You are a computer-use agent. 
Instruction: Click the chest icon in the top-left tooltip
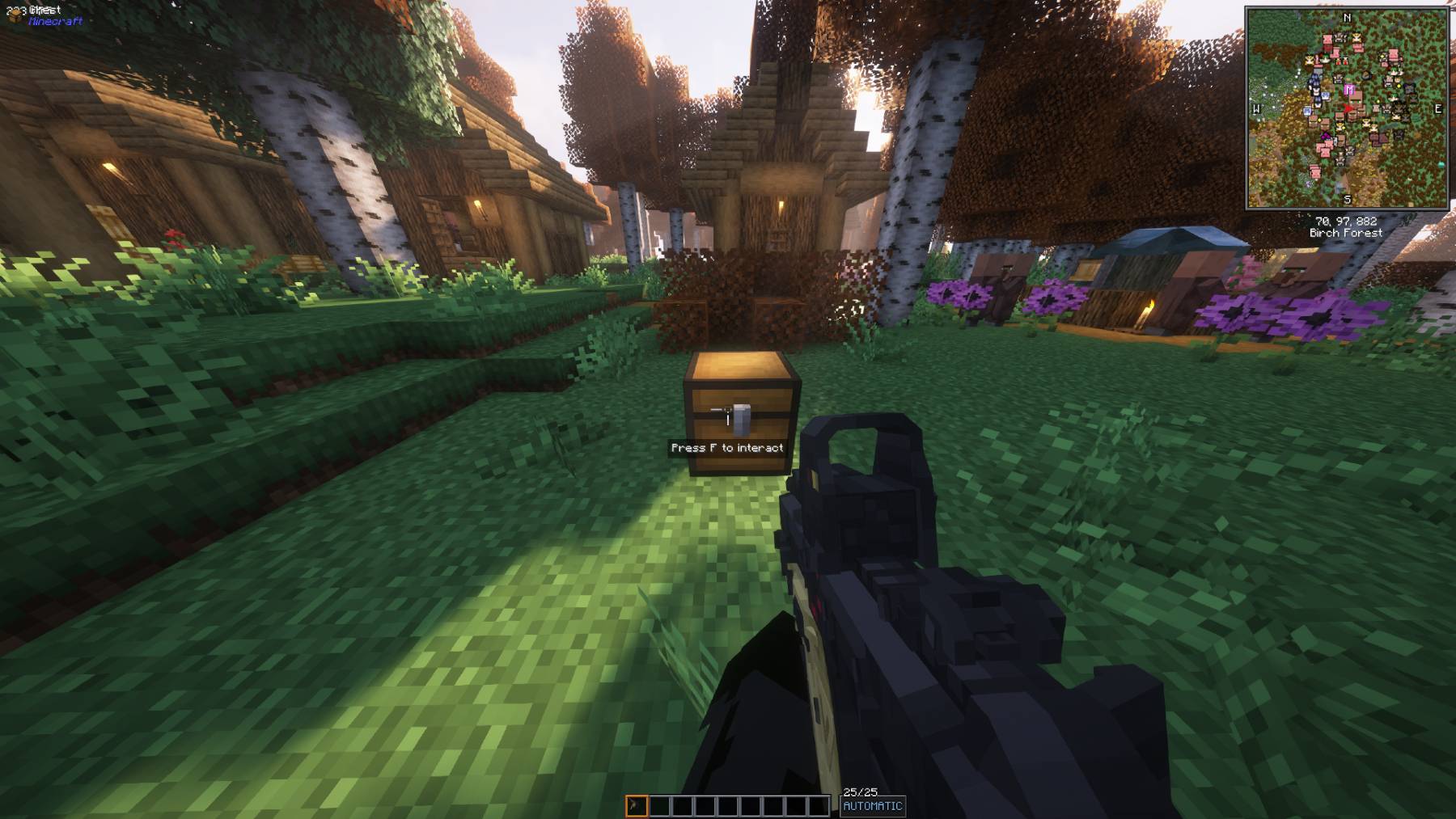[14, 17]
